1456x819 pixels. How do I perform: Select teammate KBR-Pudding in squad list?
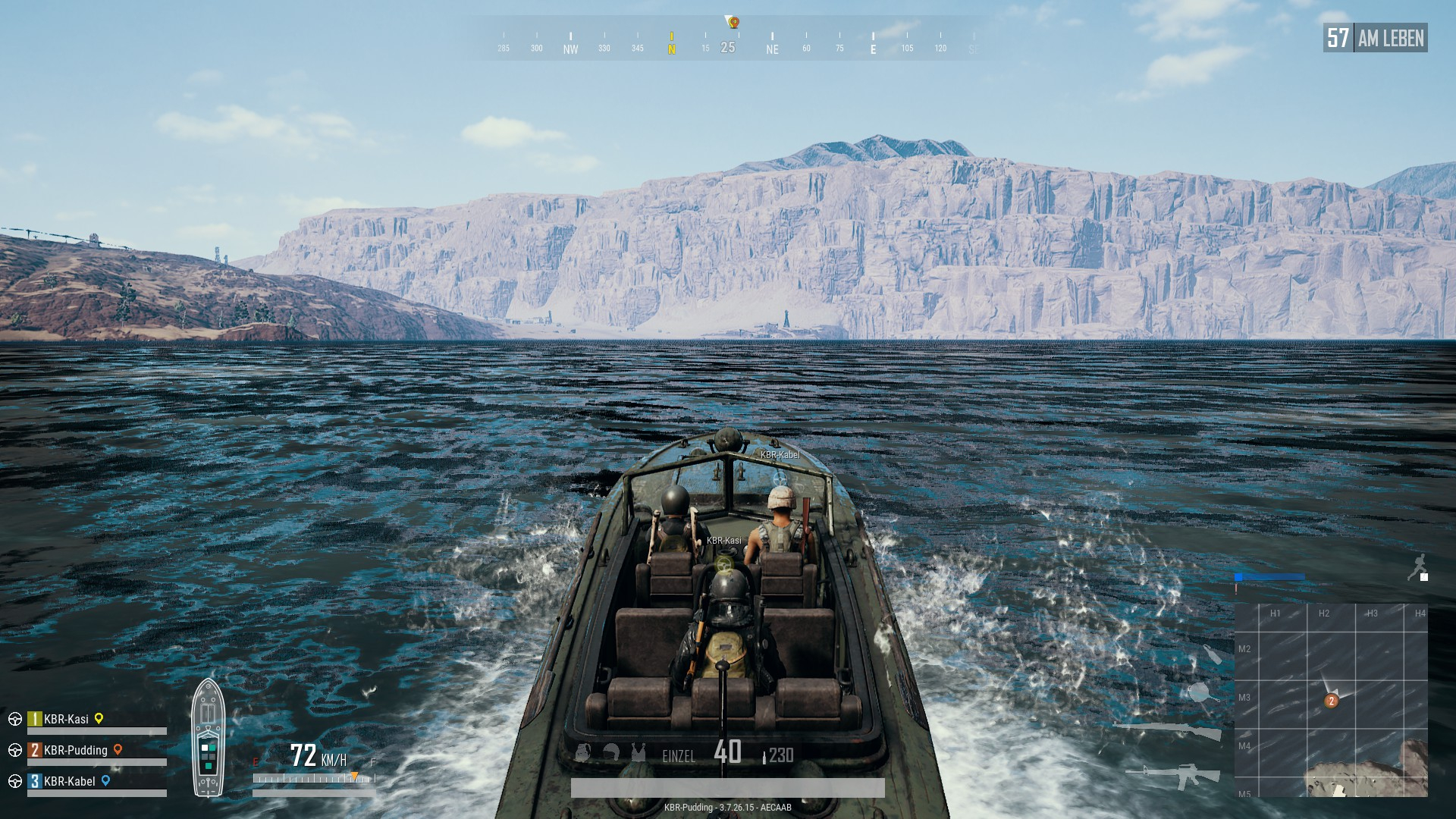(75, 750)
